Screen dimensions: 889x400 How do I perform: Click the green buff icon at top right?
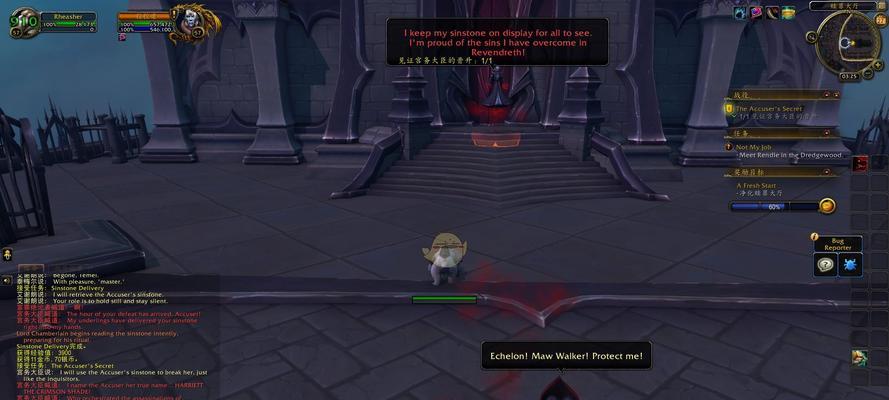790,12
